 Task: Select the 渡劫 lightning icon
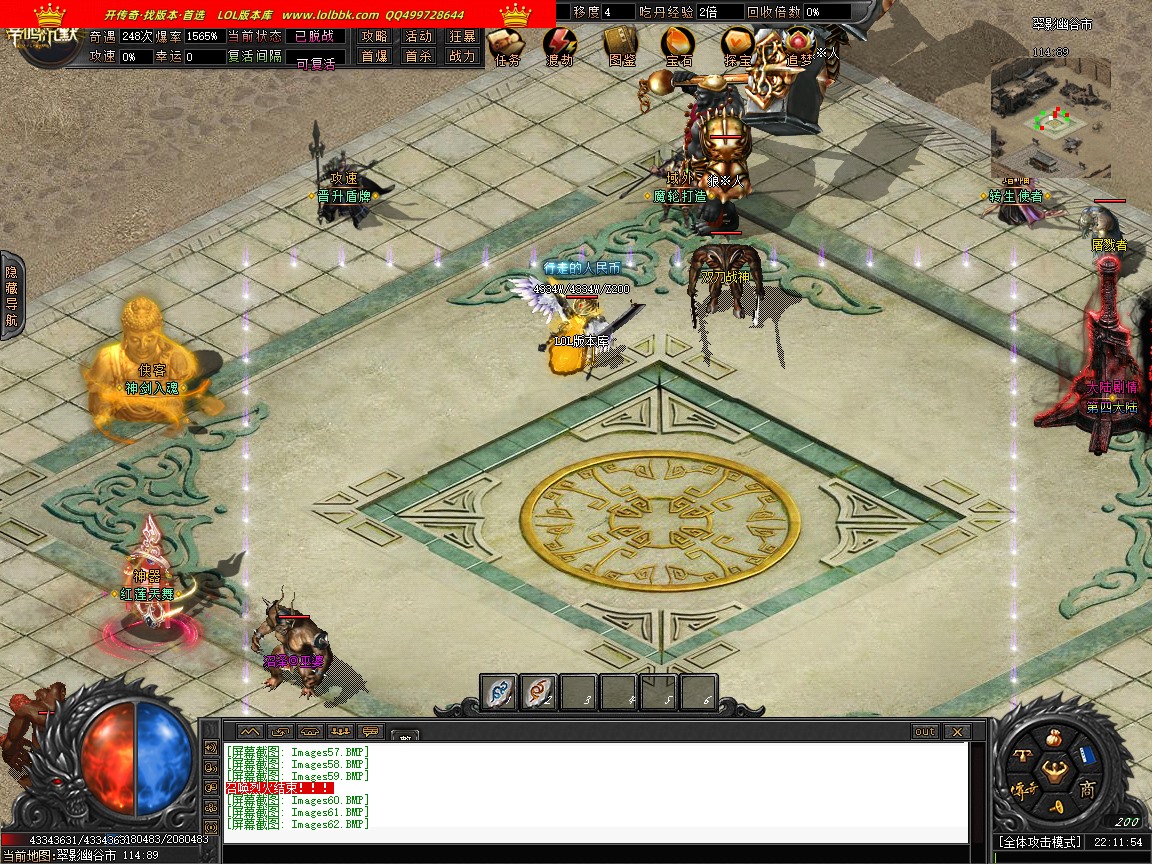[x=560, y=44]
